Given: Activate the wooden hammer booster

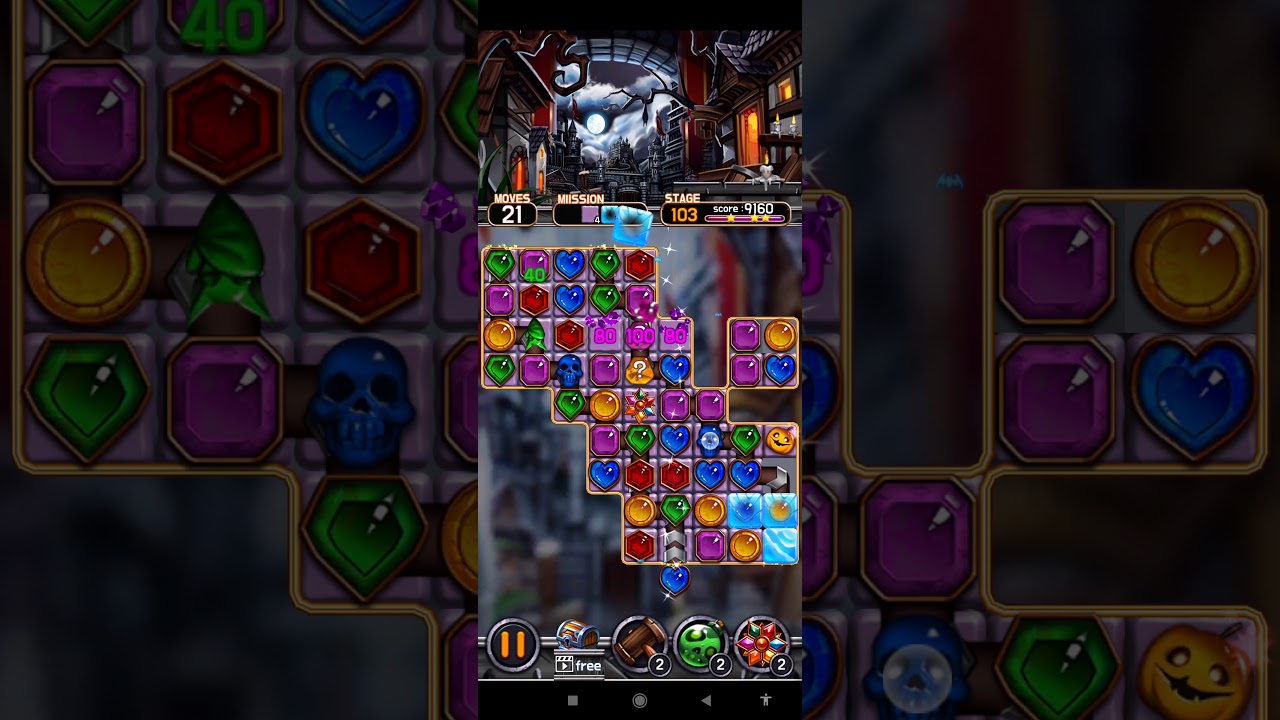Looking at the screenshot, I should pos(639,643).
